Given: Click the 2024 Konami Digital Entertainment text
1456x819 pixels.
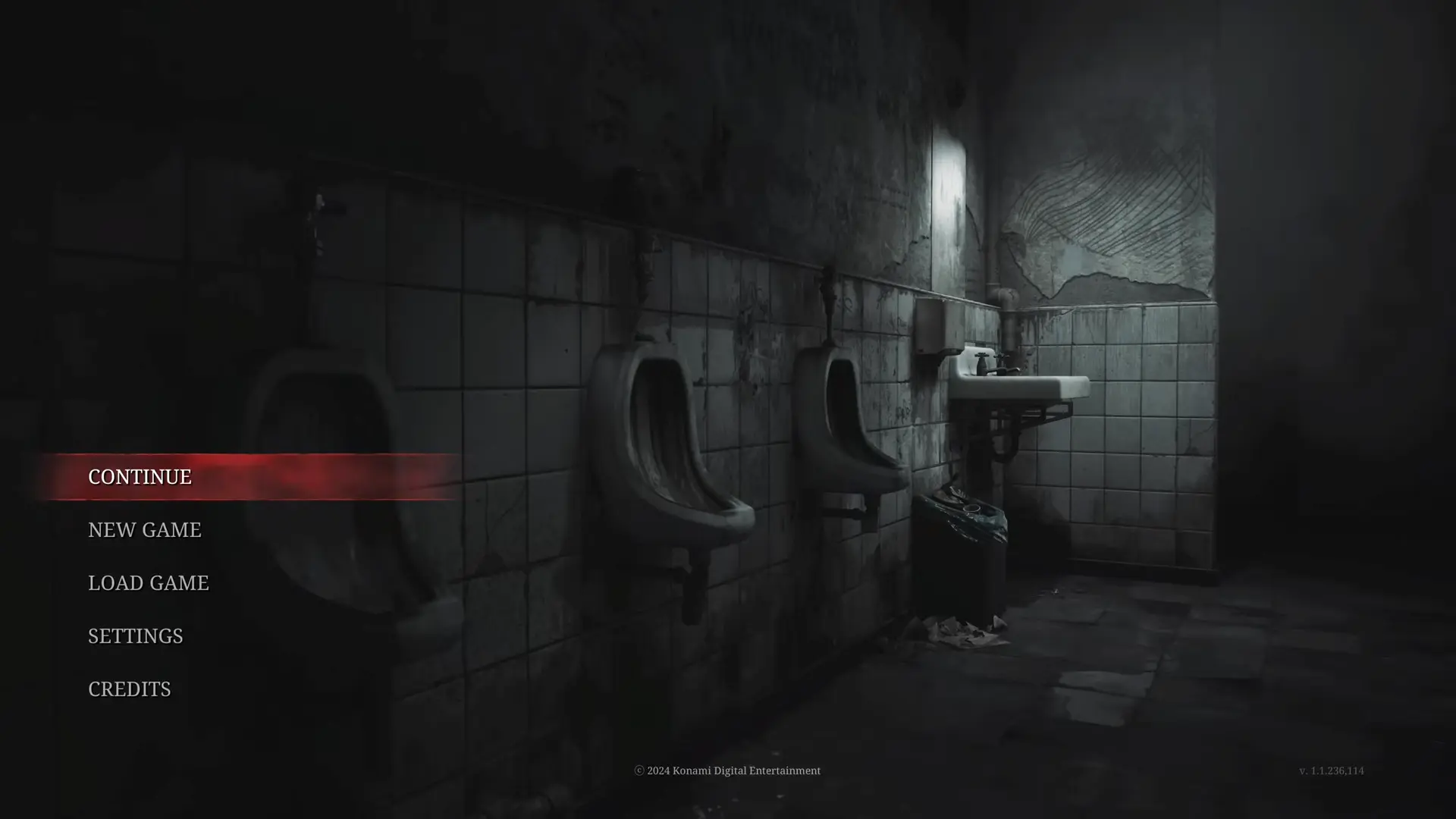Looking at the screenshot, I should click(727, 770).
